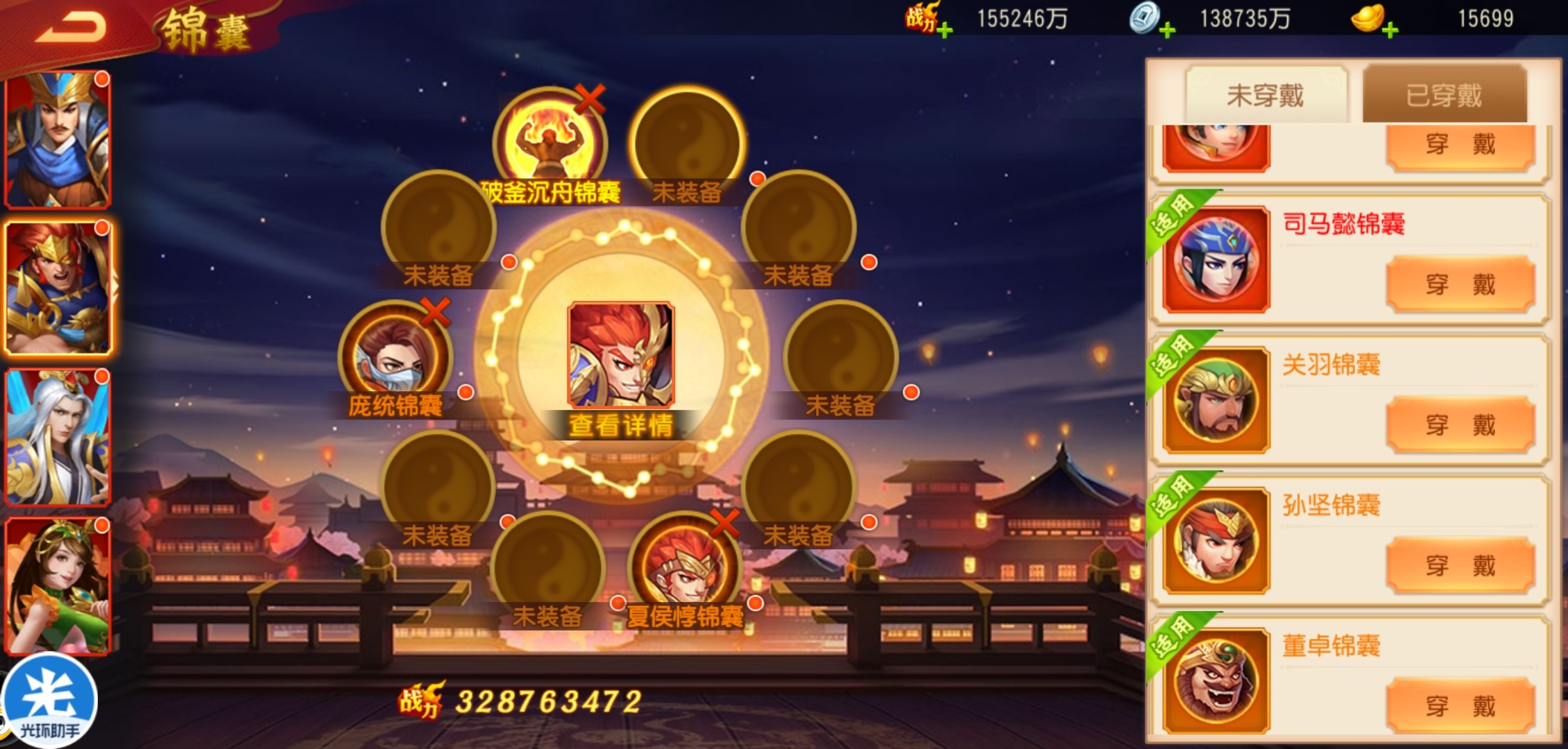Screen dimensions: 1568x749
Task: Choose the white-haired hero portrait
Action: [58, 437]
